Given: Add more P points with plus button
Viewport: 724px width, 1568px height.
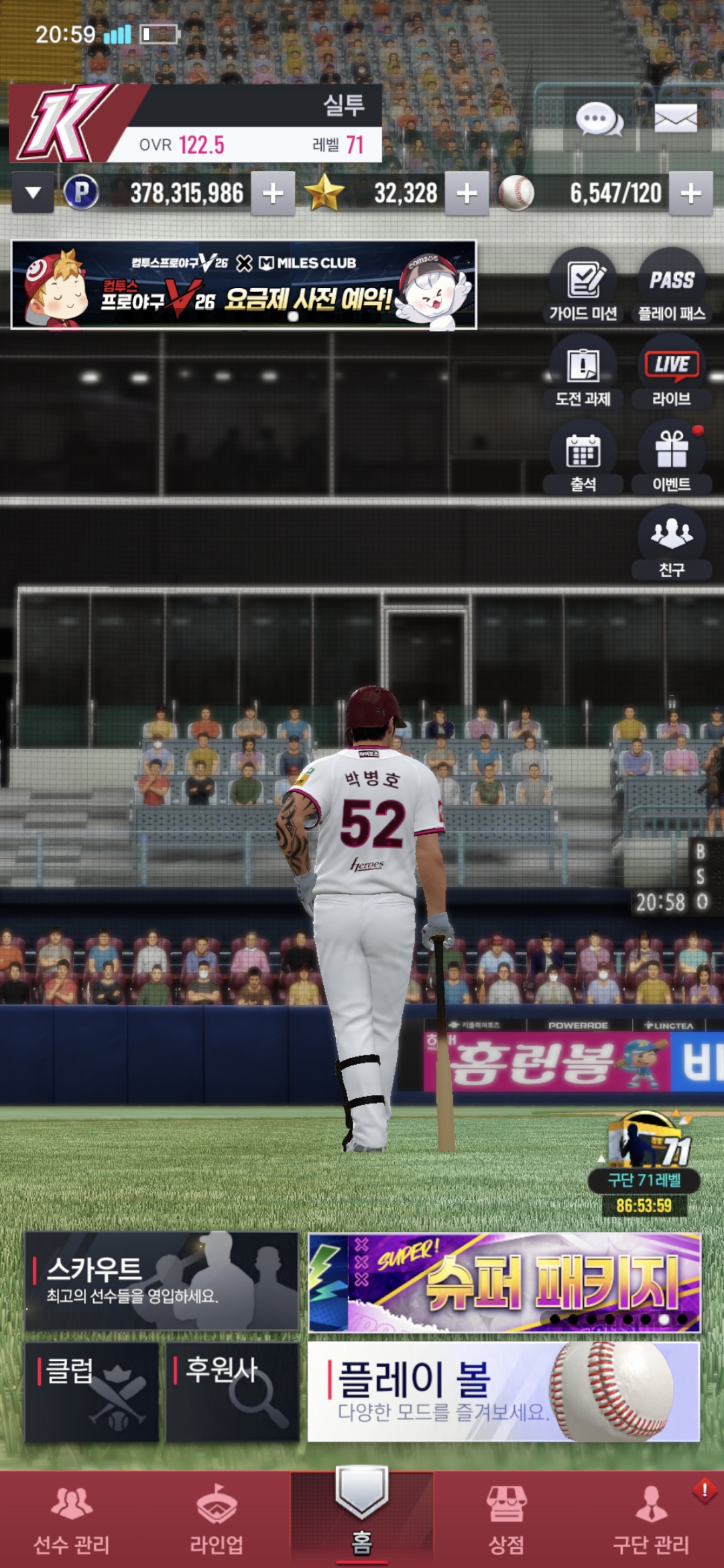Looking at the screenshot, I should tap(273, 194).
